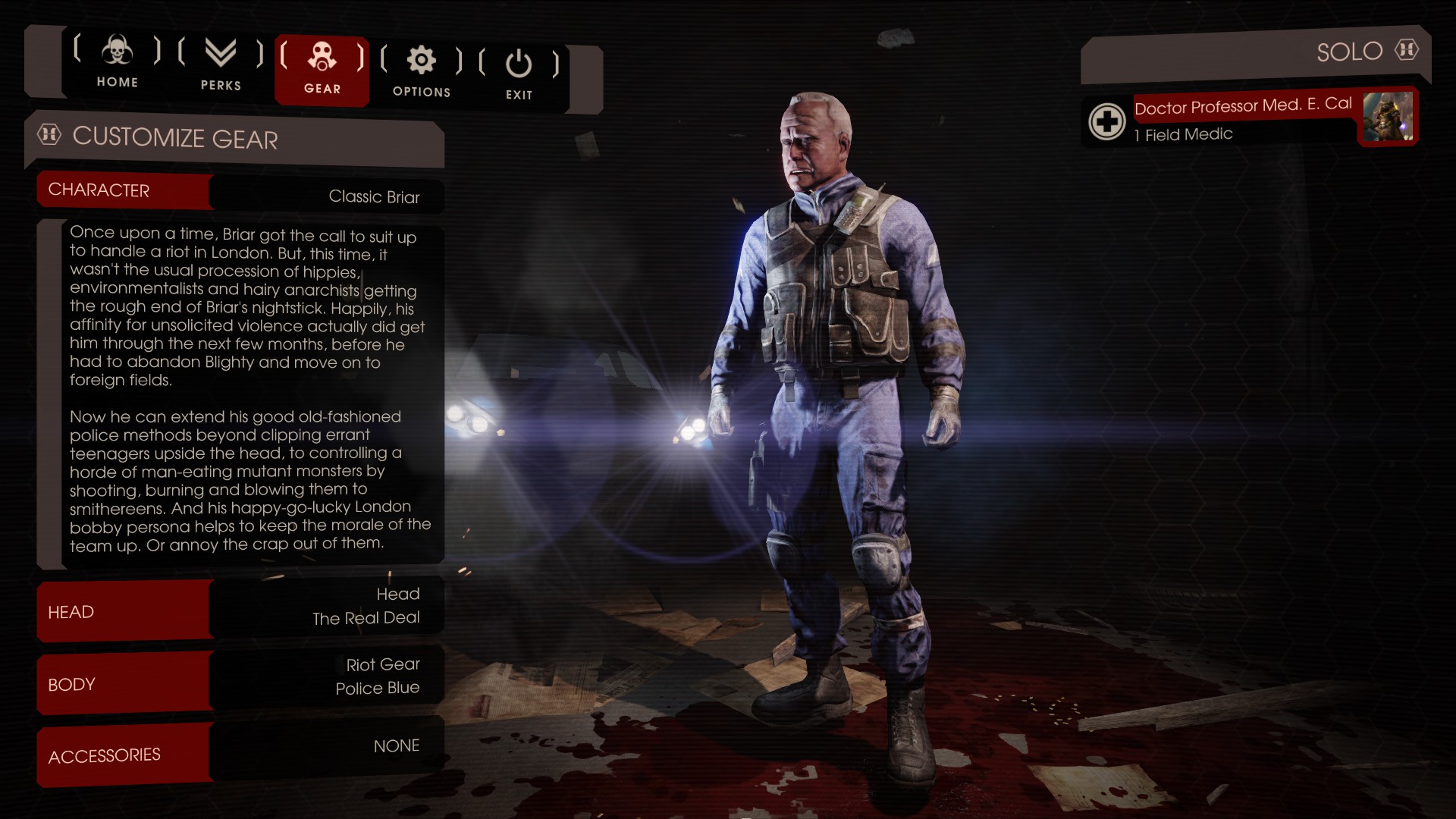
Task: Choose the Body gear option
Action: [240, 679]
